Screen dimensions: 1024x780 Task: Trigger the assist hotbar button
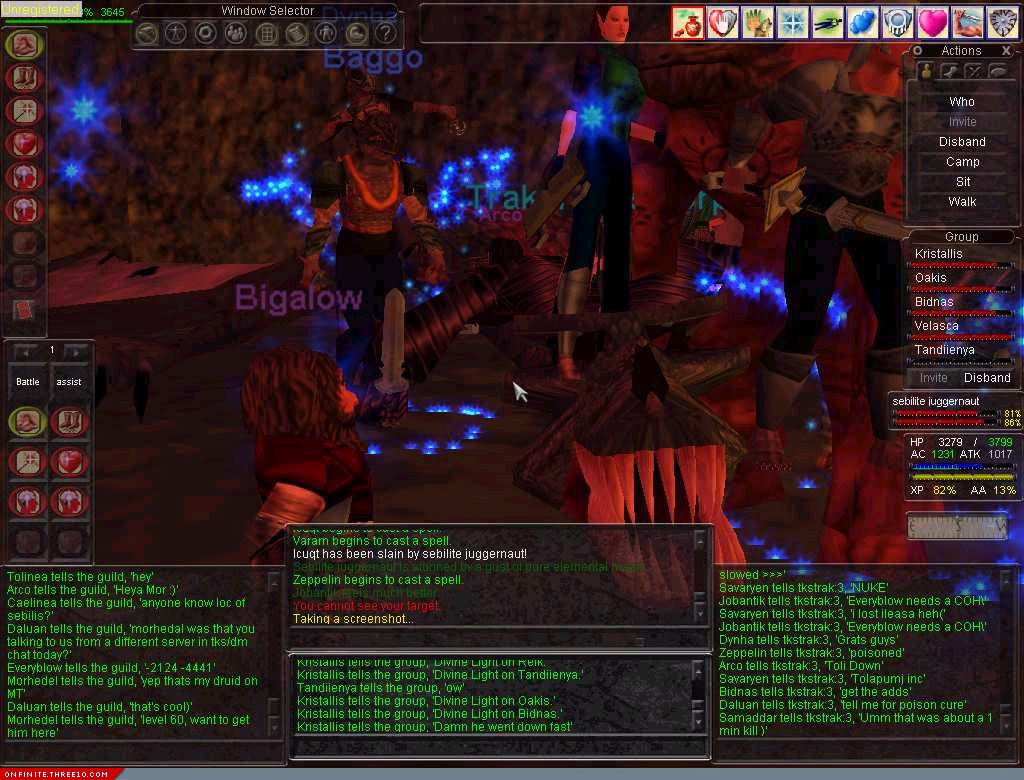point(69,382)
